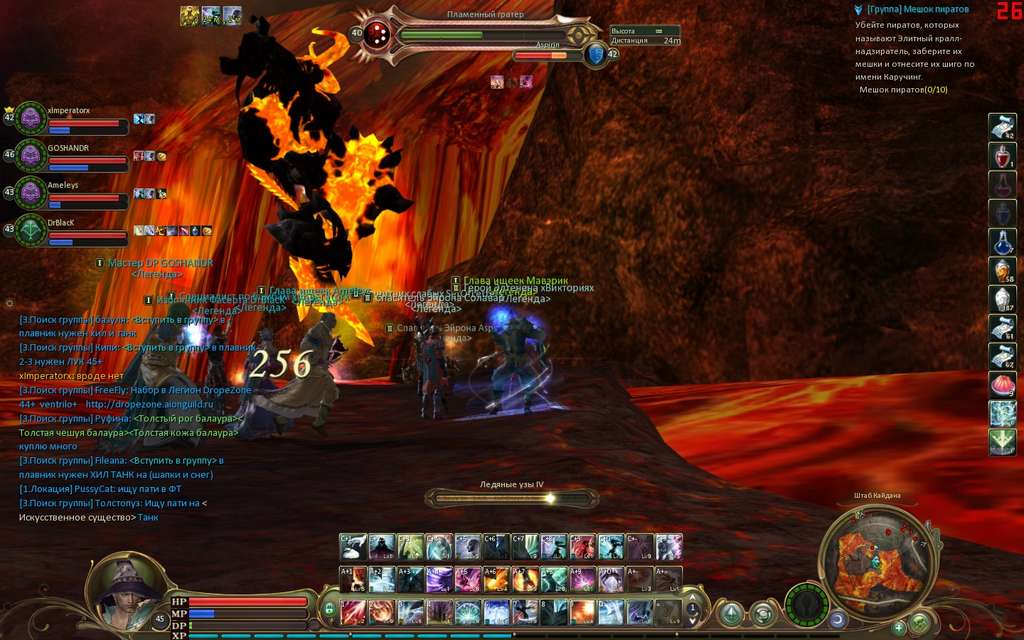Viewport: 1024px width, 640px height.
Task: Use the red health potion in the side bar
Action: click(1002, 157)
